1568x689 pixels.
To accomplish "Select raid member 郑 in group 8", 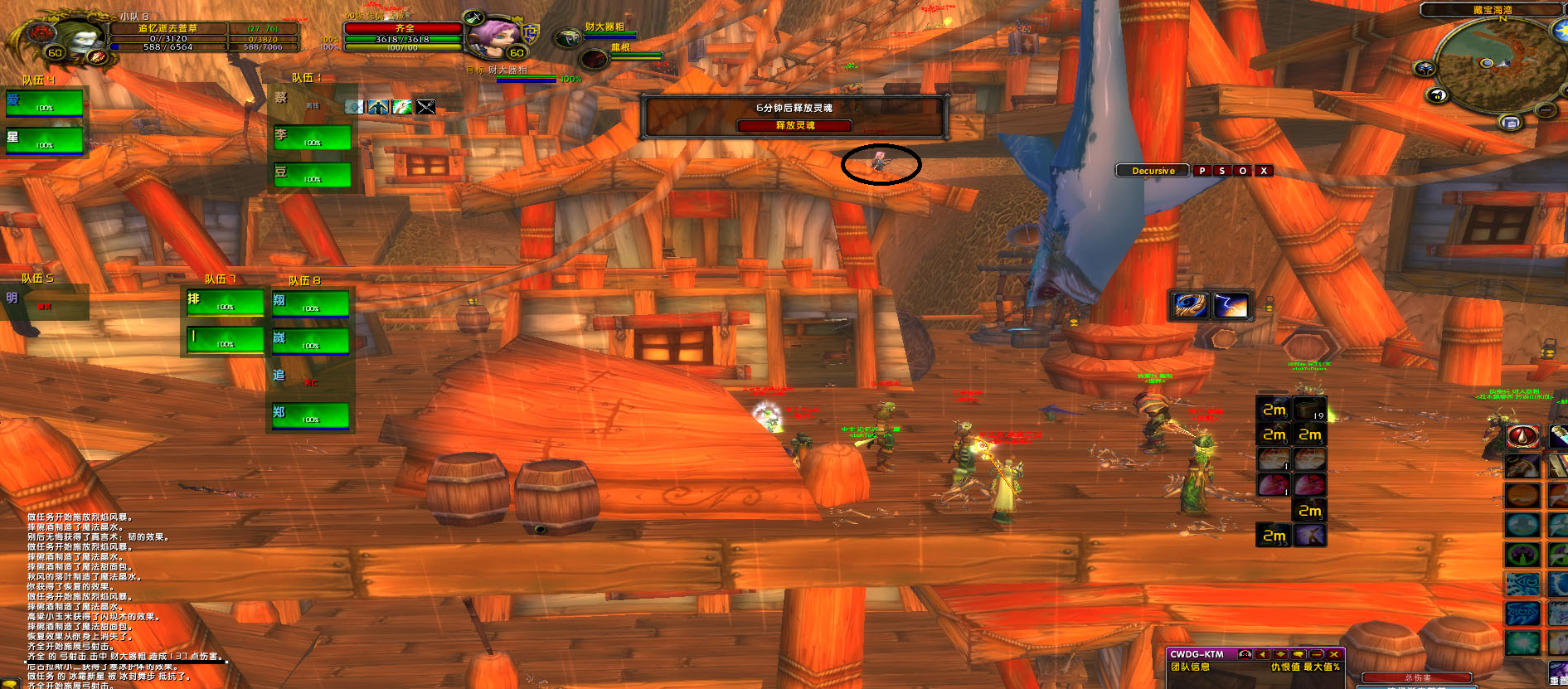I will (310, 415).
